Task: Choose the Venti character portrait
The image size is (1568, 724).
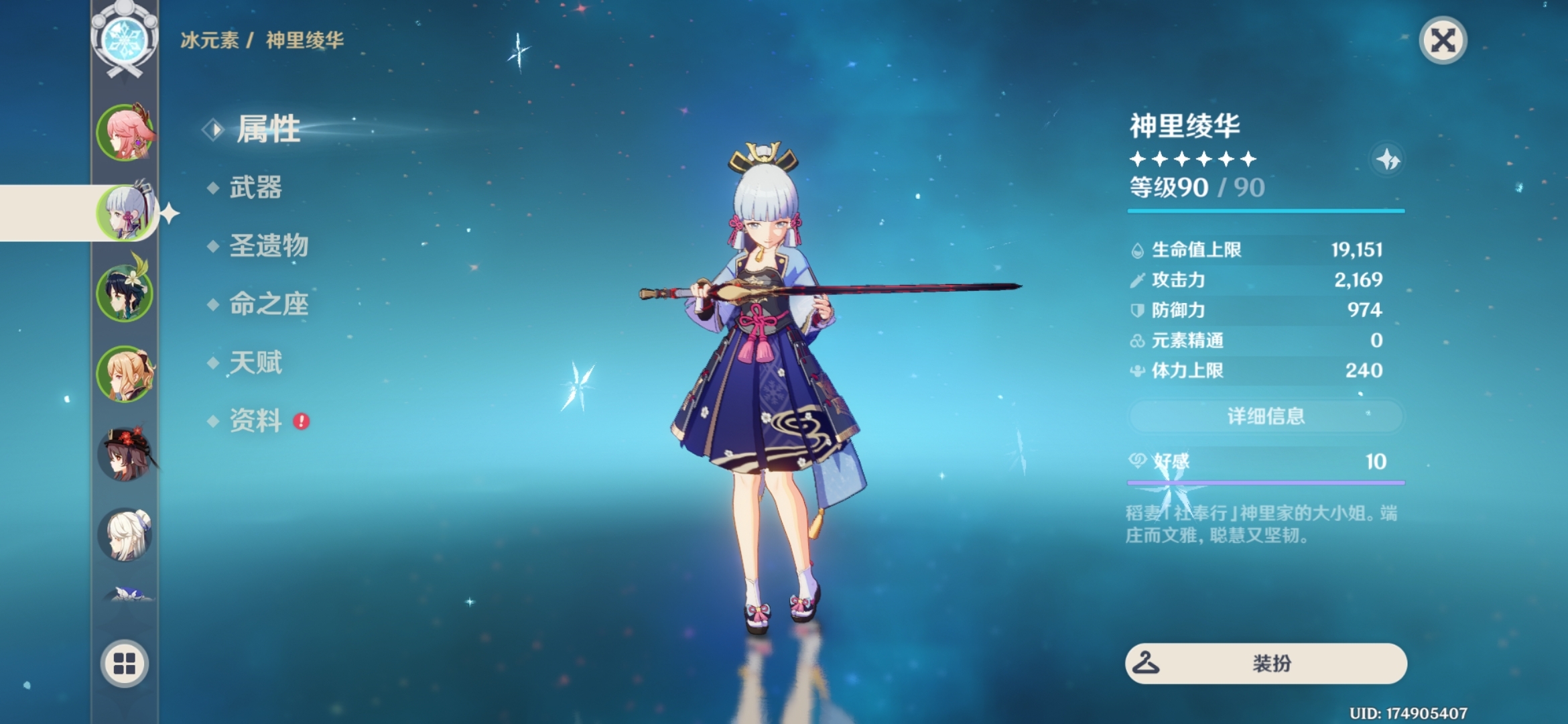Action: [125, 292]
